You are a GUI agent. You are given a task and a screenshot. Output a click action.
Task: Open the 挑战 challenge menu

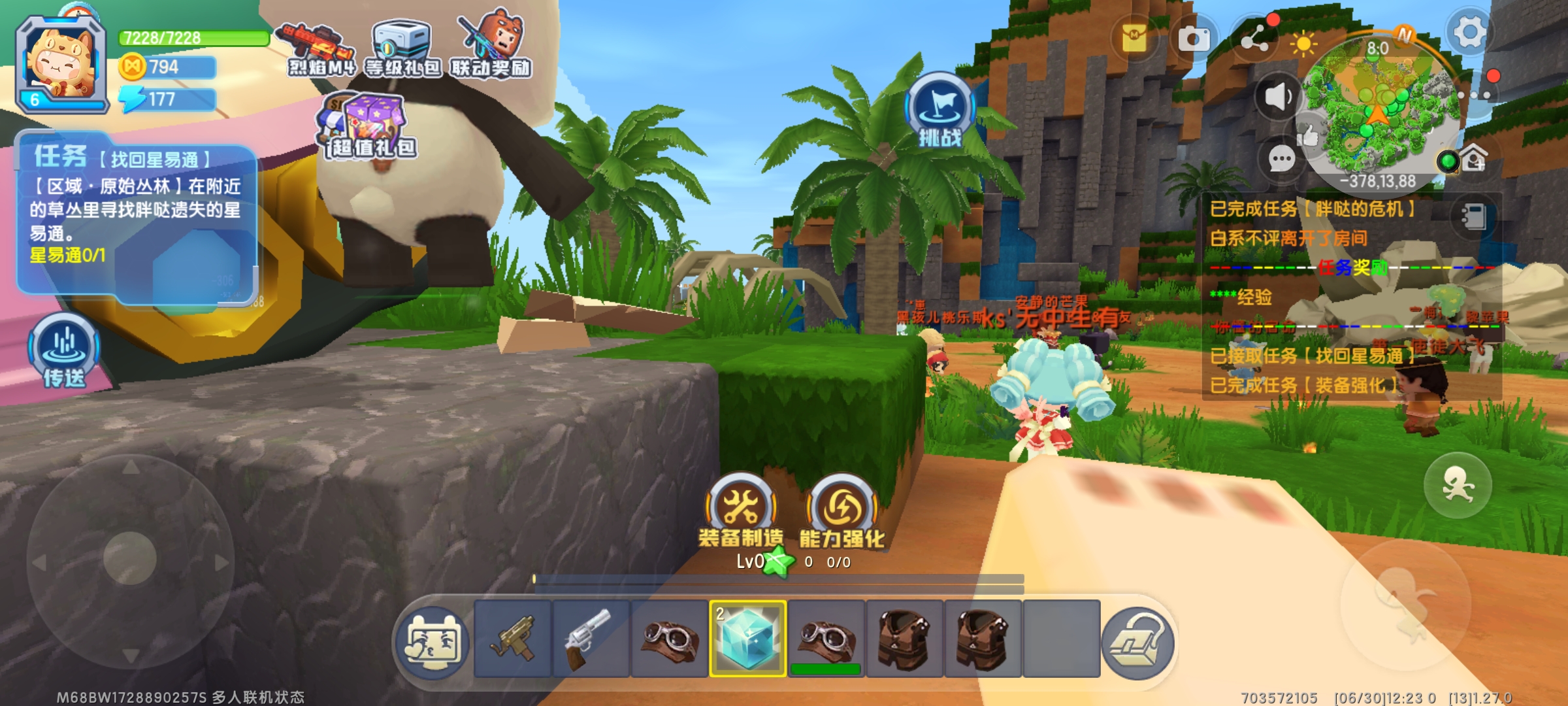click(939, 110)
